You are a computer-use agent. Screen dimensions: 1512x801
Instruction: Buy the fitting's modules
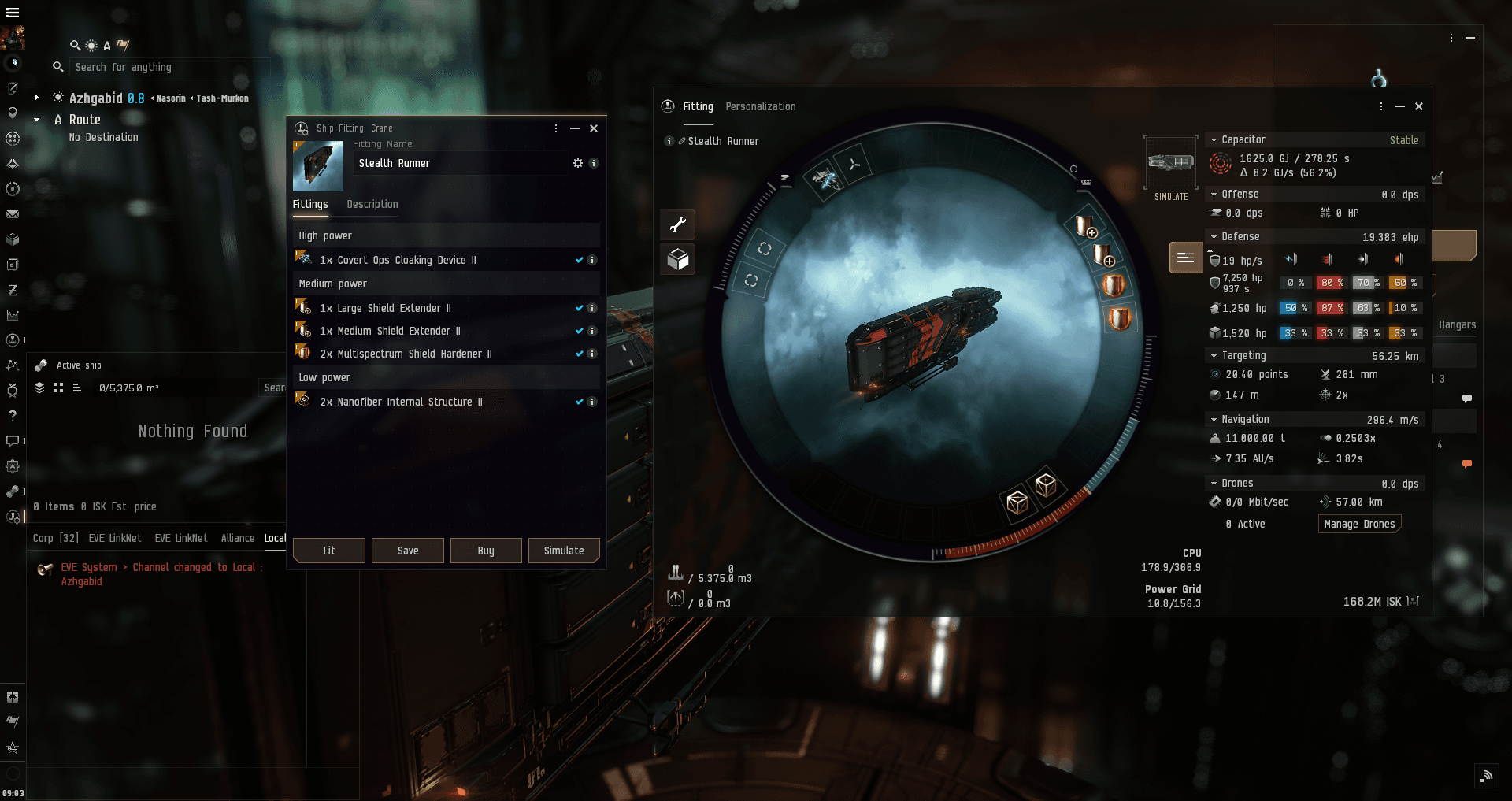486,551
